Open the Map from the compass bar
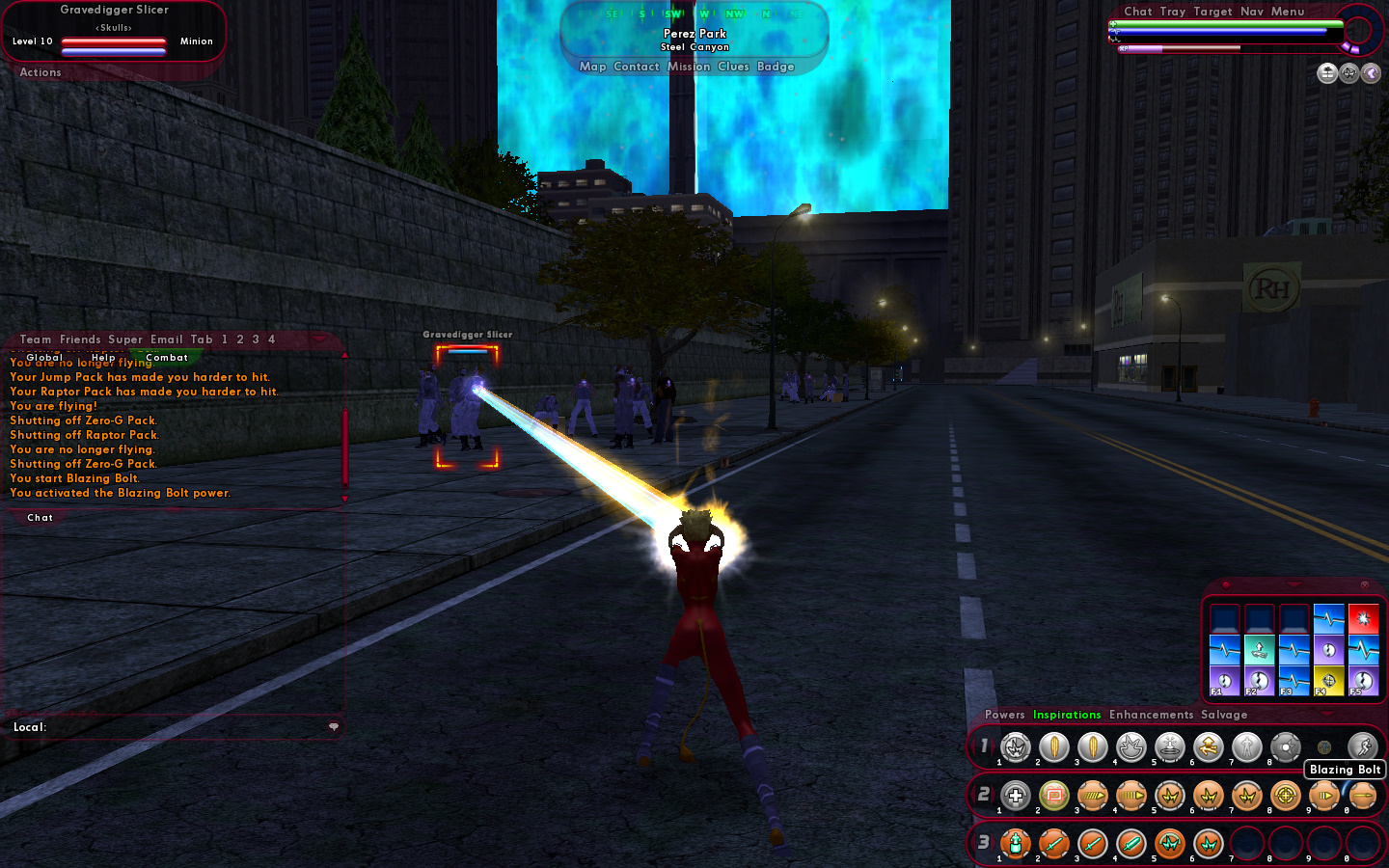 tap(592, 67)
